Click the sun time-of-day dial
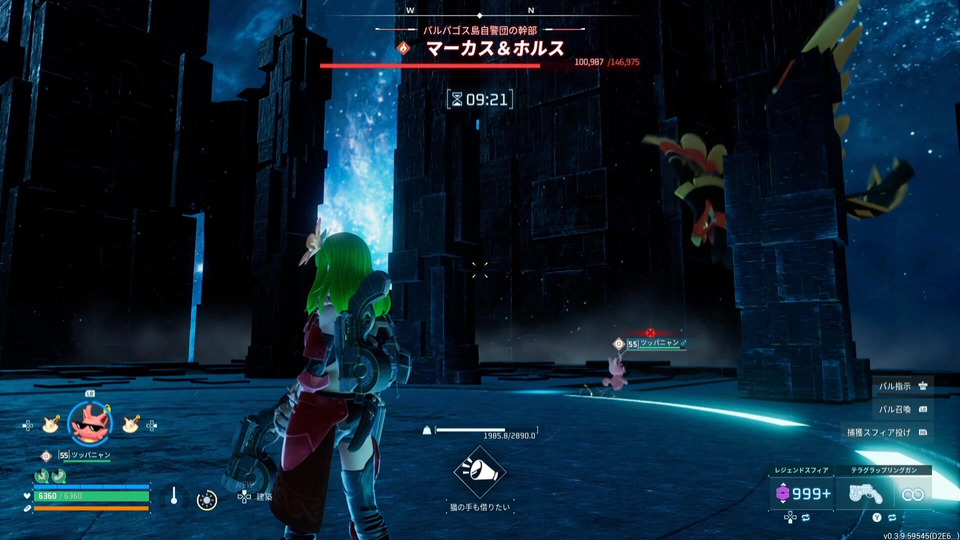This screenshot has width=960, height=540. pyautogui.click(x=207, y=499)
